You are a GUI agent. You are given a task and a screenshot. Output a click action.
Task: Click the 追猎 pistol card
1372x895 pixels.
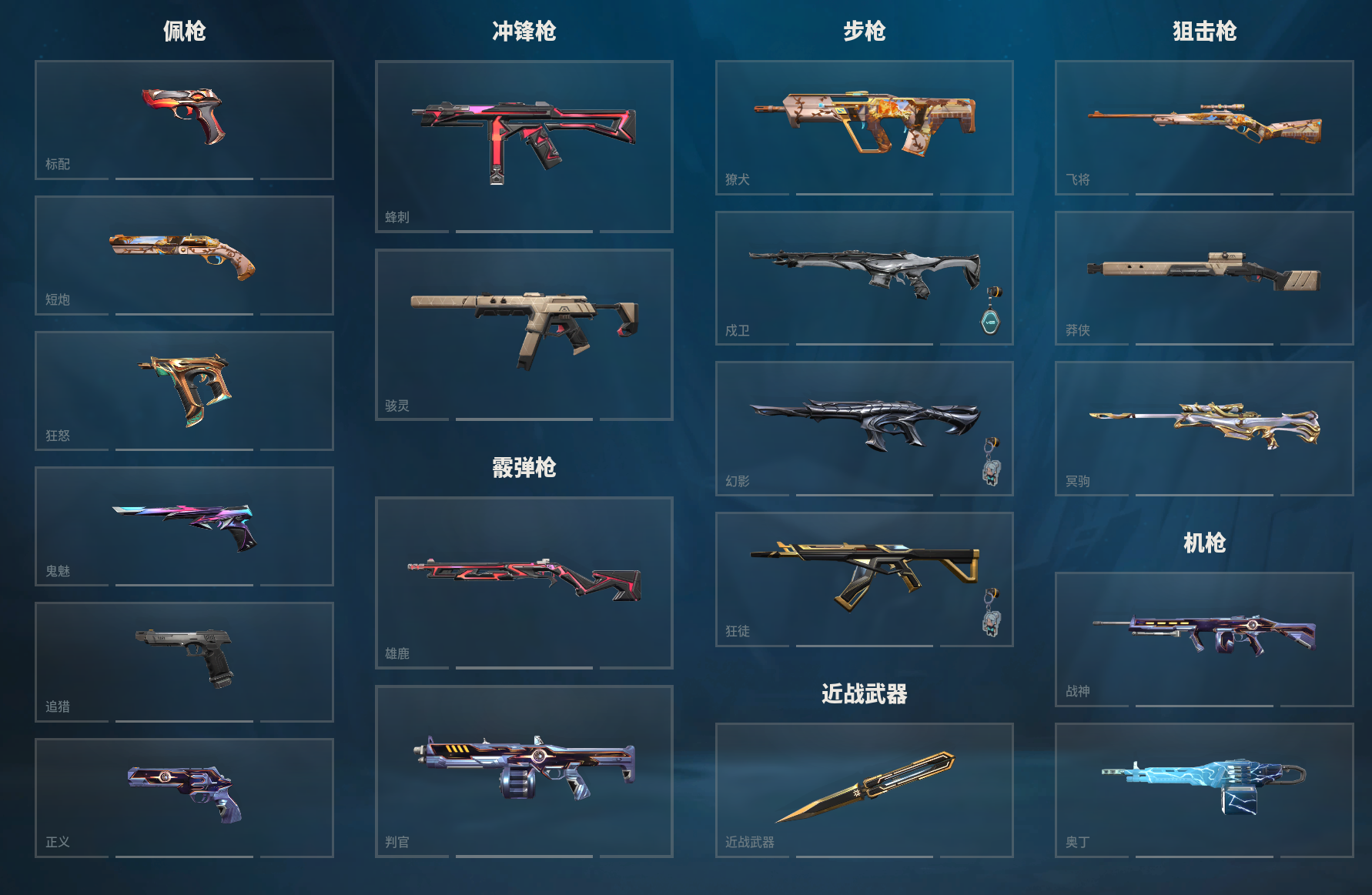click(184, 661)
